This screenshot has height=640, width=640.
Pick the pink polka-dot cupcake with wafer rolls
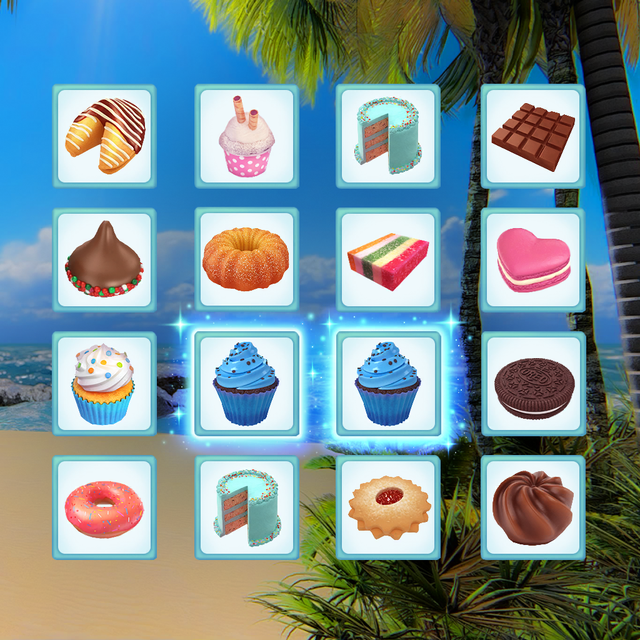tap(246, 136)
